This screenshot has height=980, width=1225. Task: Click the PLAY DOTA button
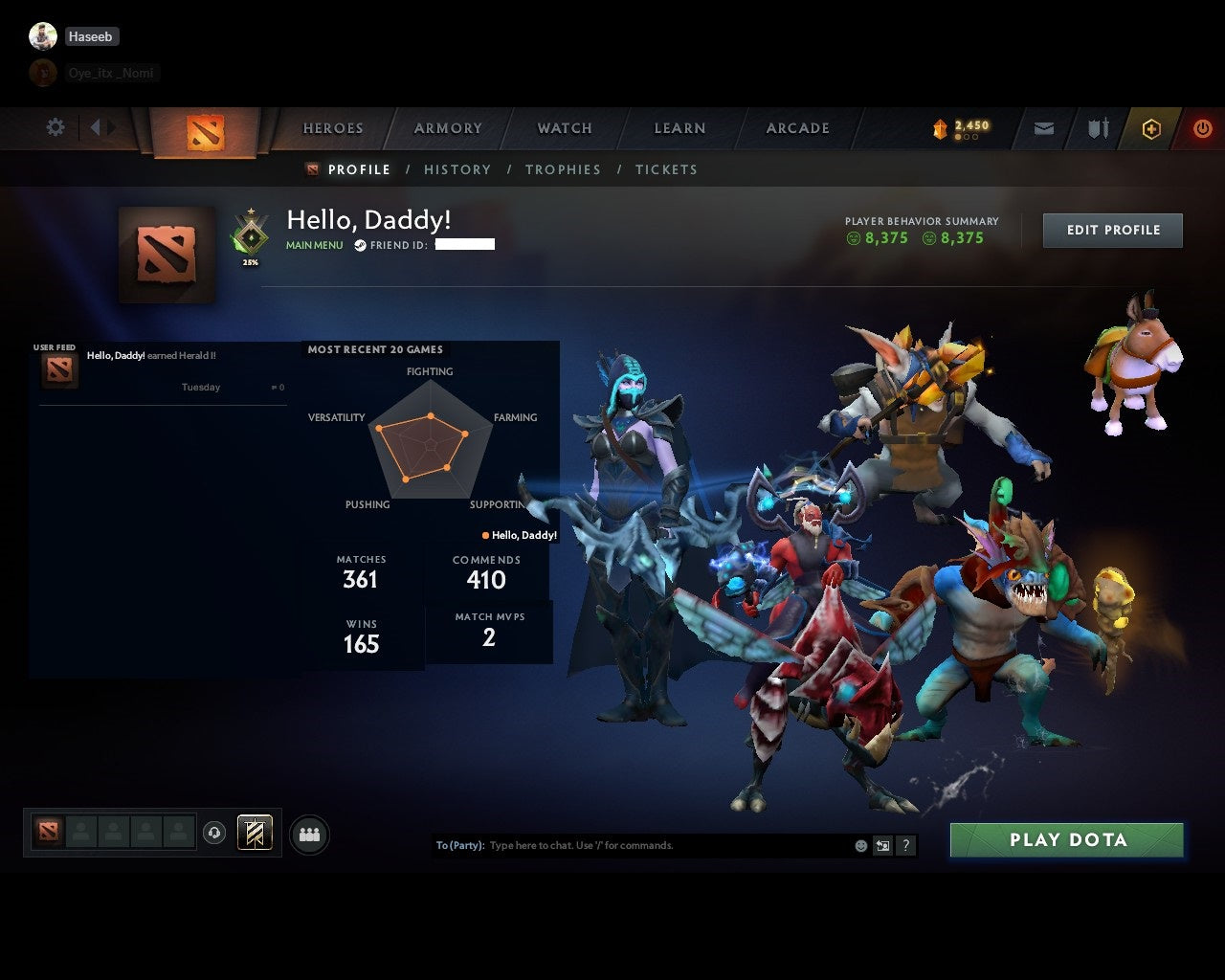1065,839
